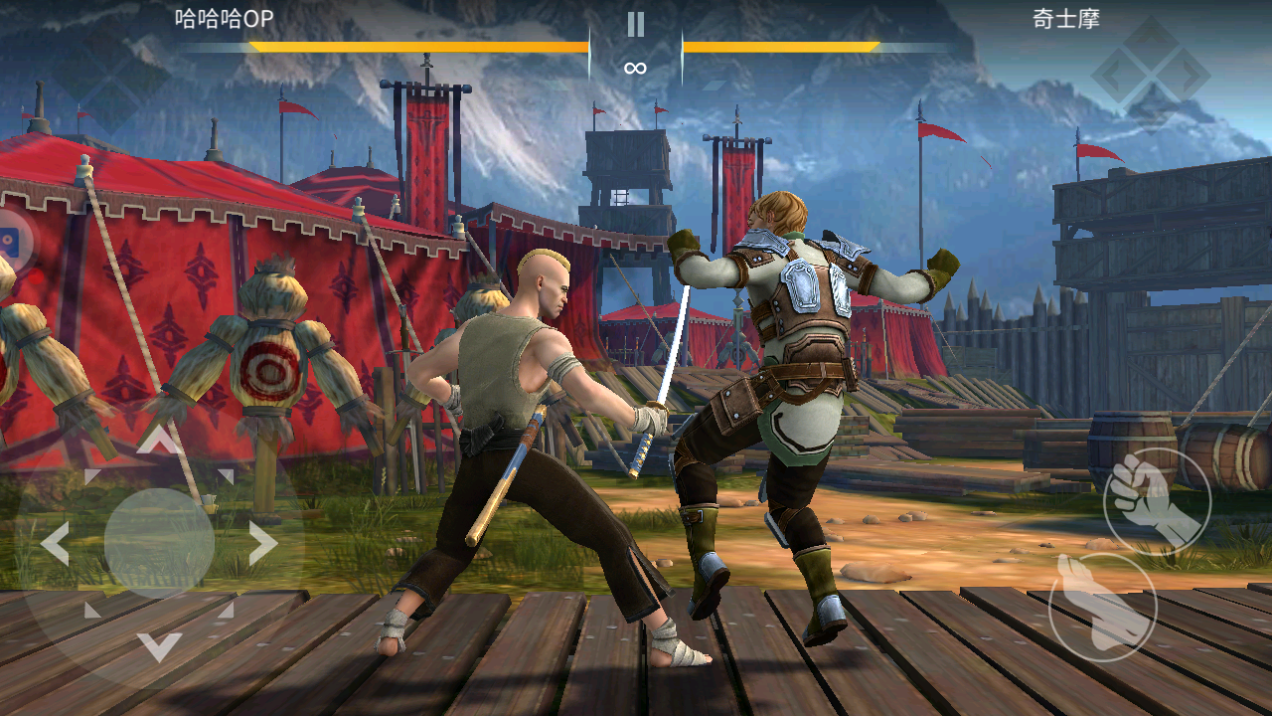Pause the fight
The width and height of the screenshot is (1272, 716).
point(635,24)
